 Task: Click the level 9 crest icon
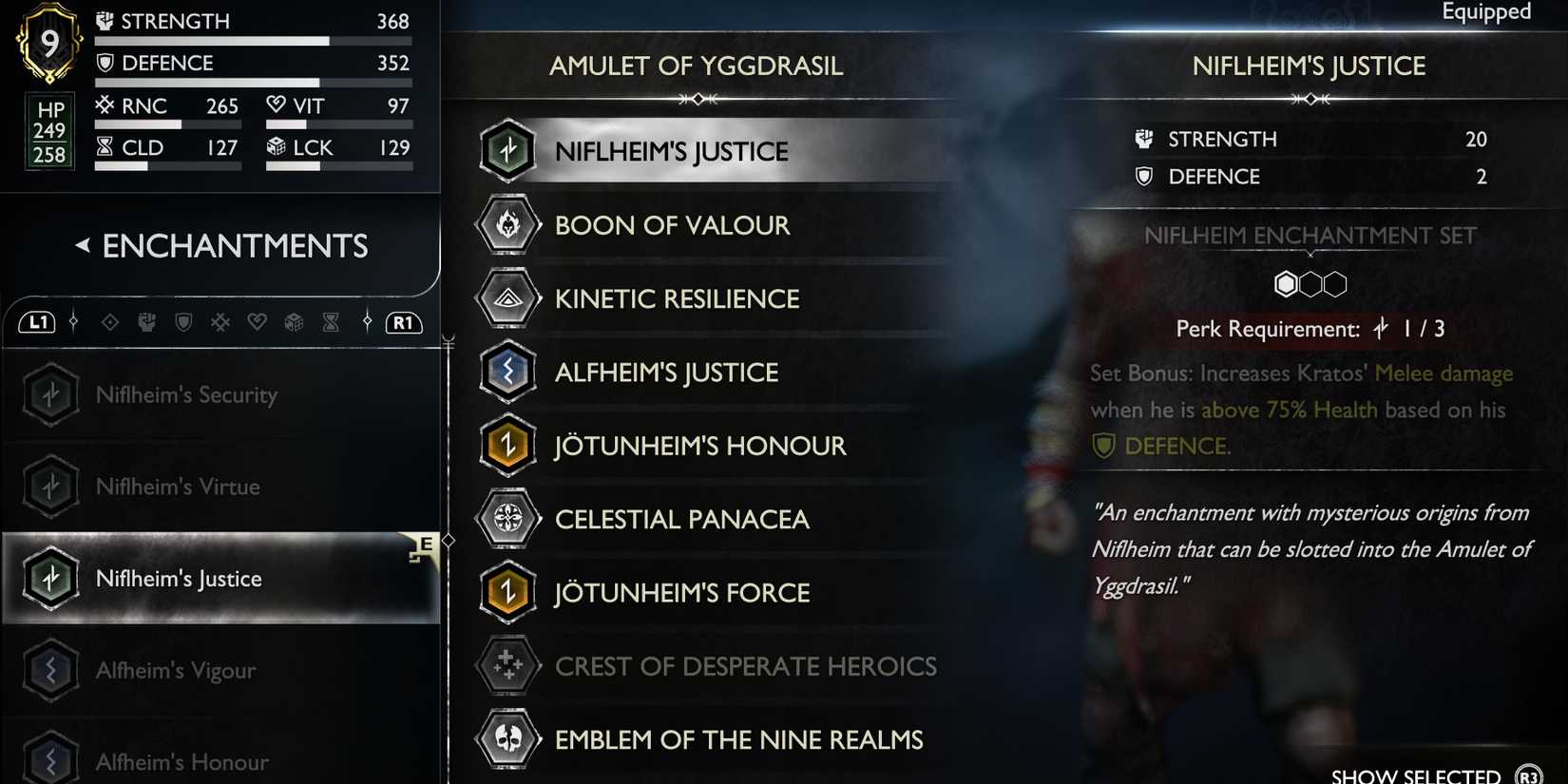coord(48,41)
